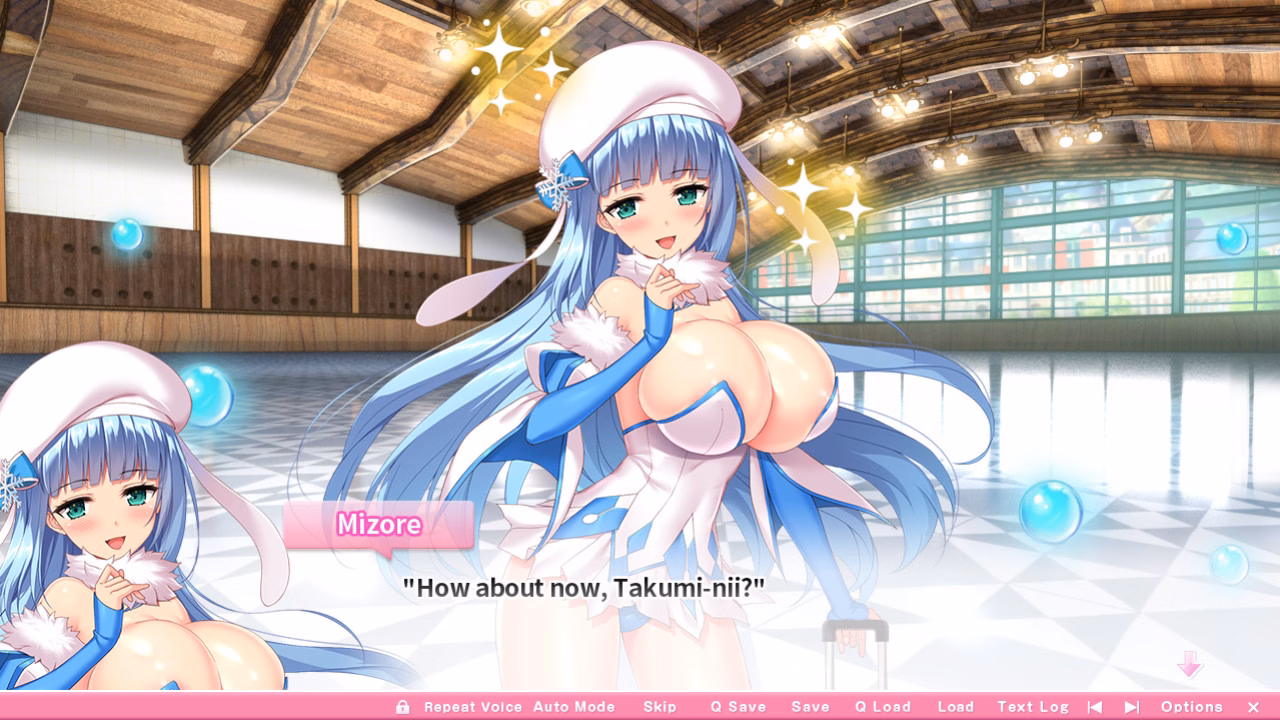Toggle Skip mode on

tap(660, 706)
